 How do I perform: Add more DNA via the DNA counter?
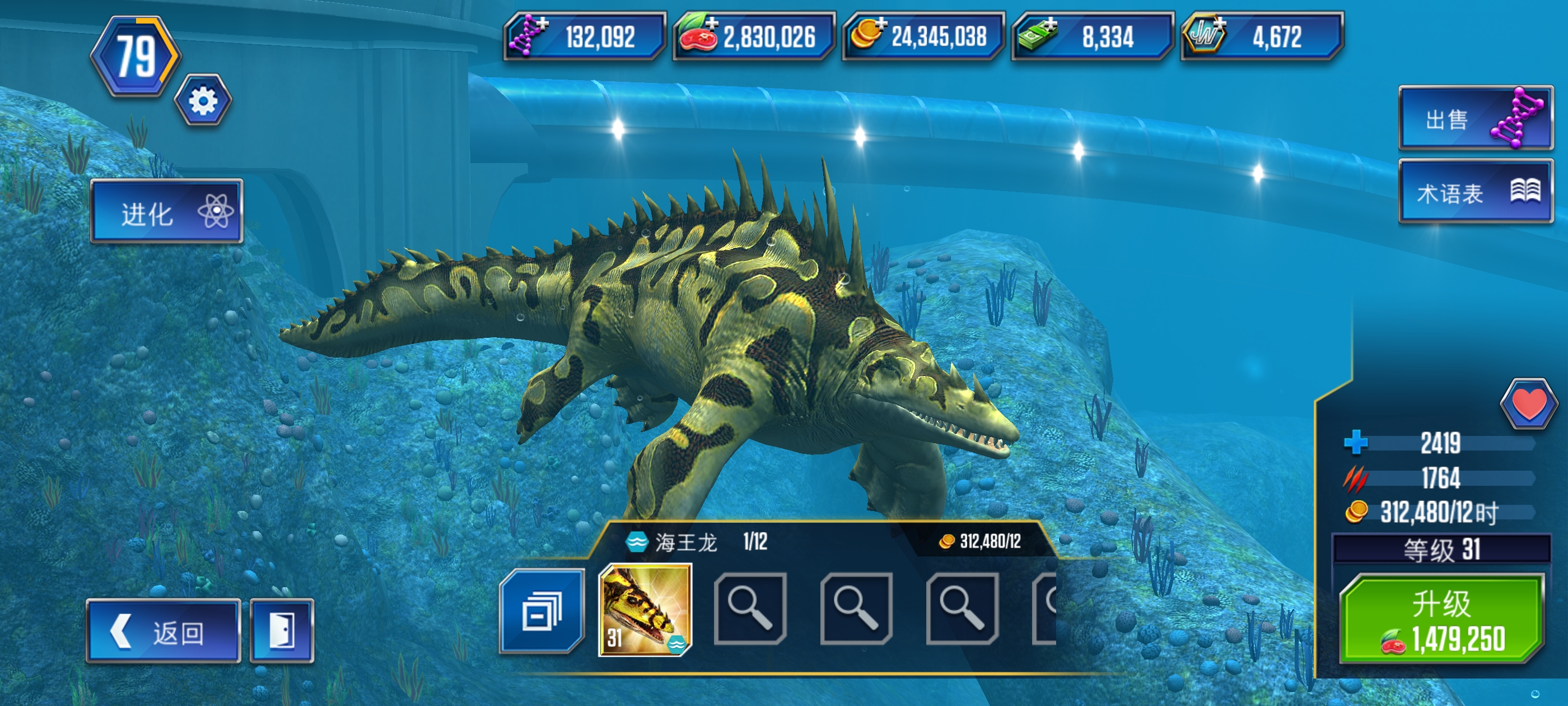584,36
